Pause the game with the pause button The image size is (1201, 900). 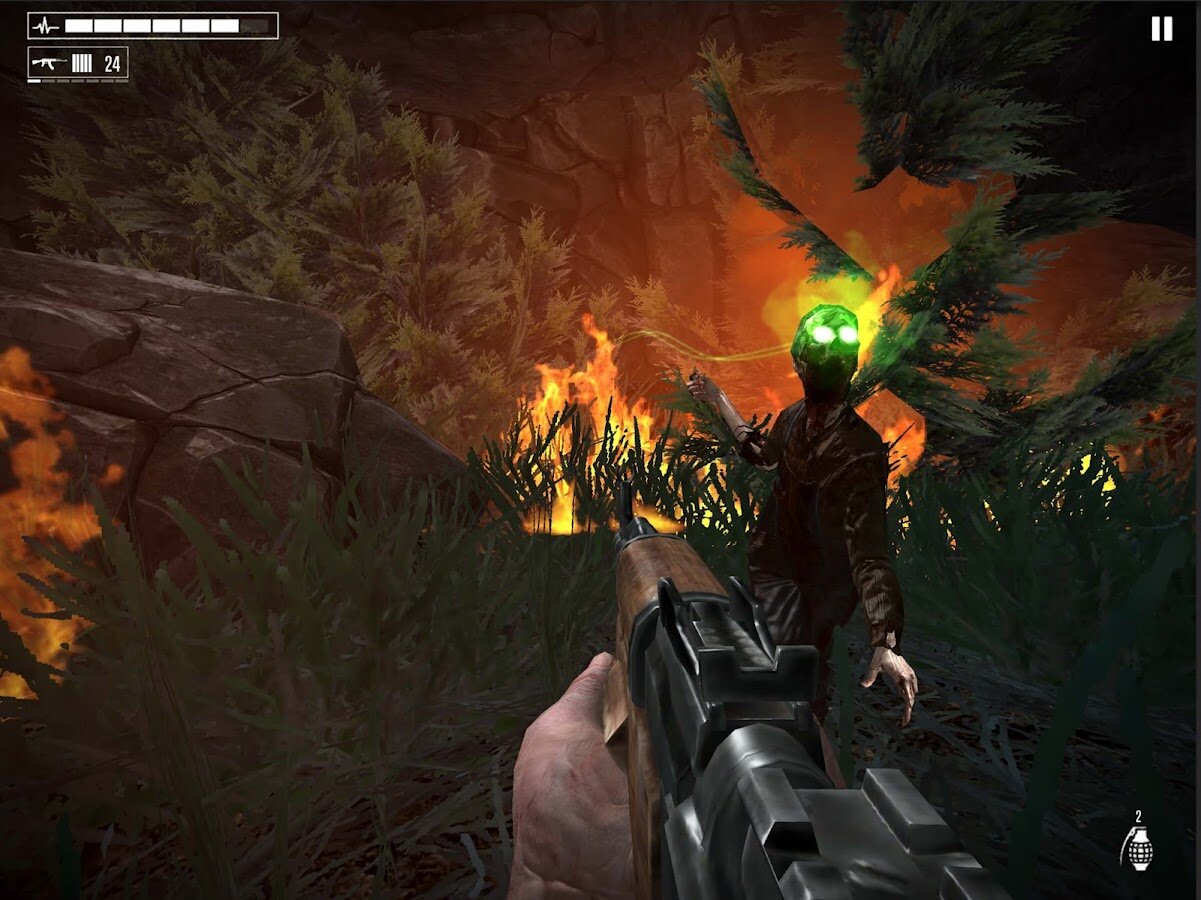click(1161, 29)
